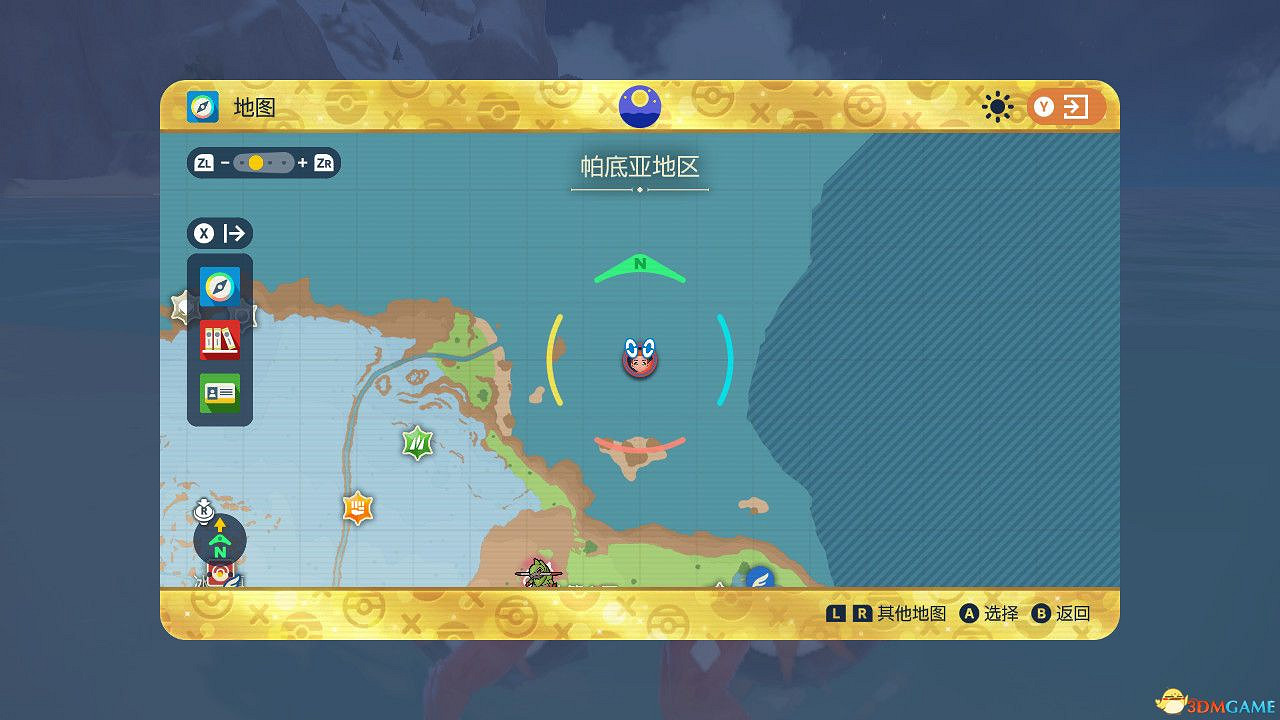
Task: Click the moon phase indicator at the top
Action: 639,106
